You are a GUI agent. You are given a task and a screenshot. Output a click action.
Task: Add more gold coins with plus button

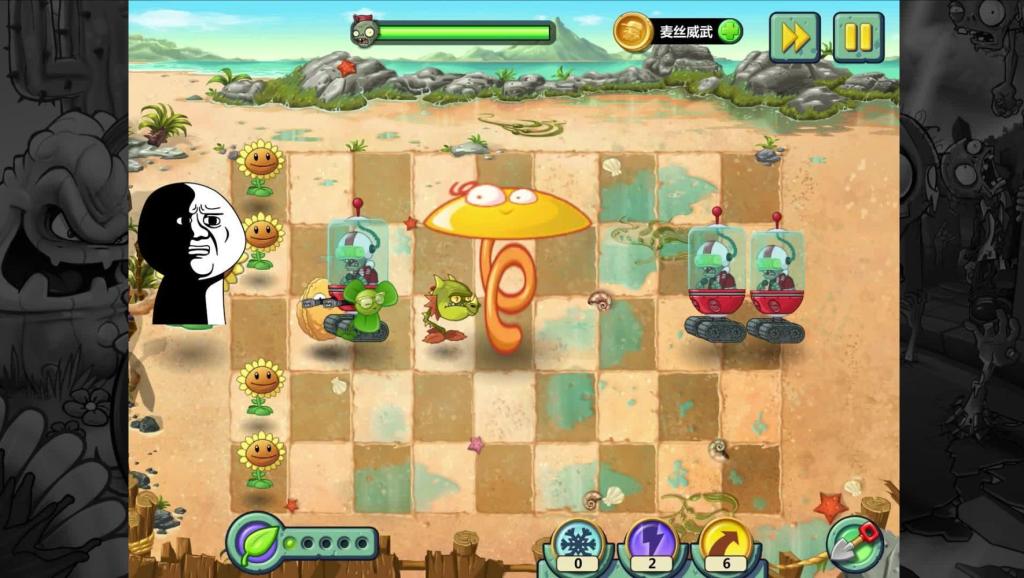pos(729,31)
